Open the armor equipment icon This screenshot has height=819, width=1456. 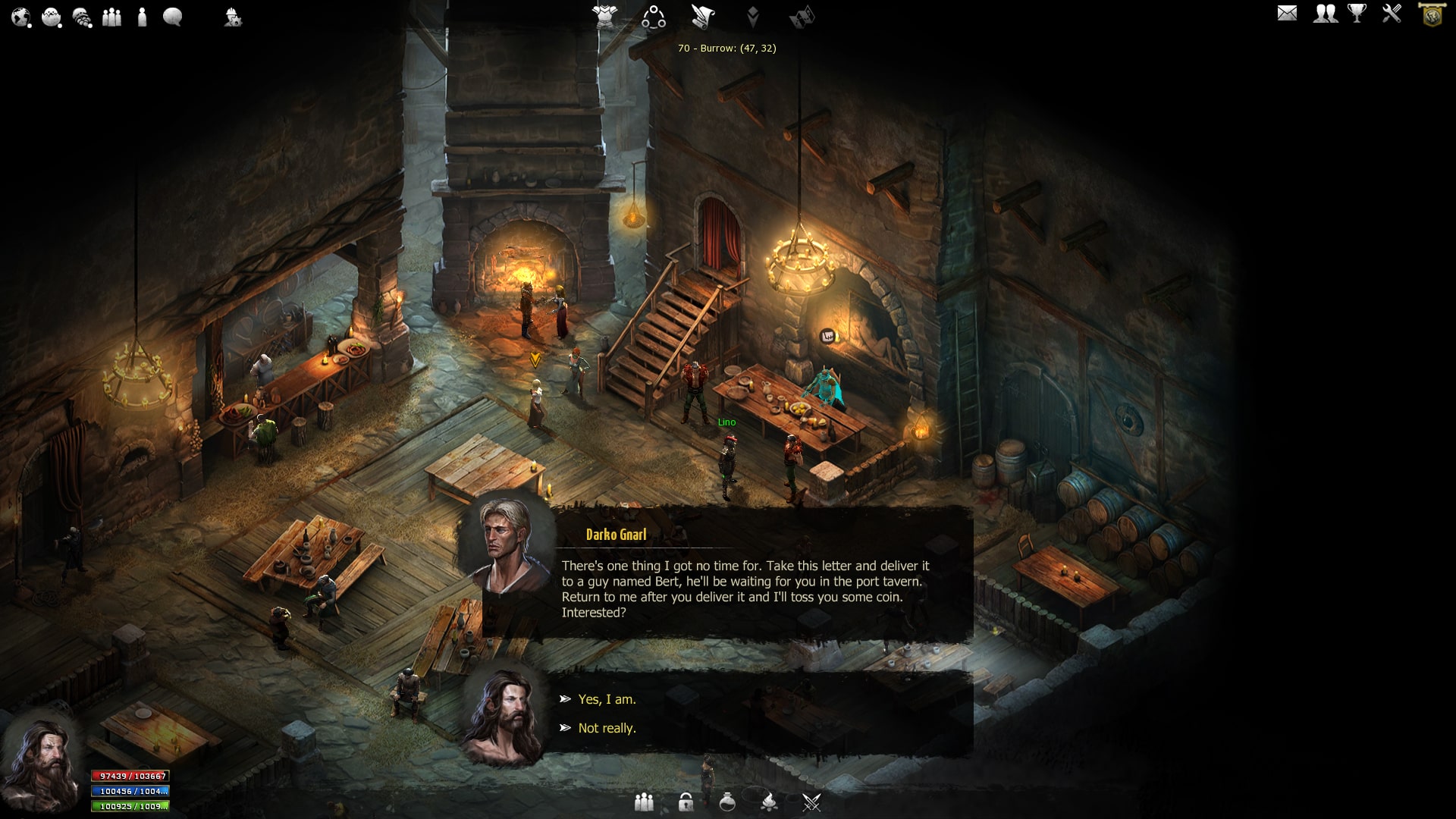[605, 16]
